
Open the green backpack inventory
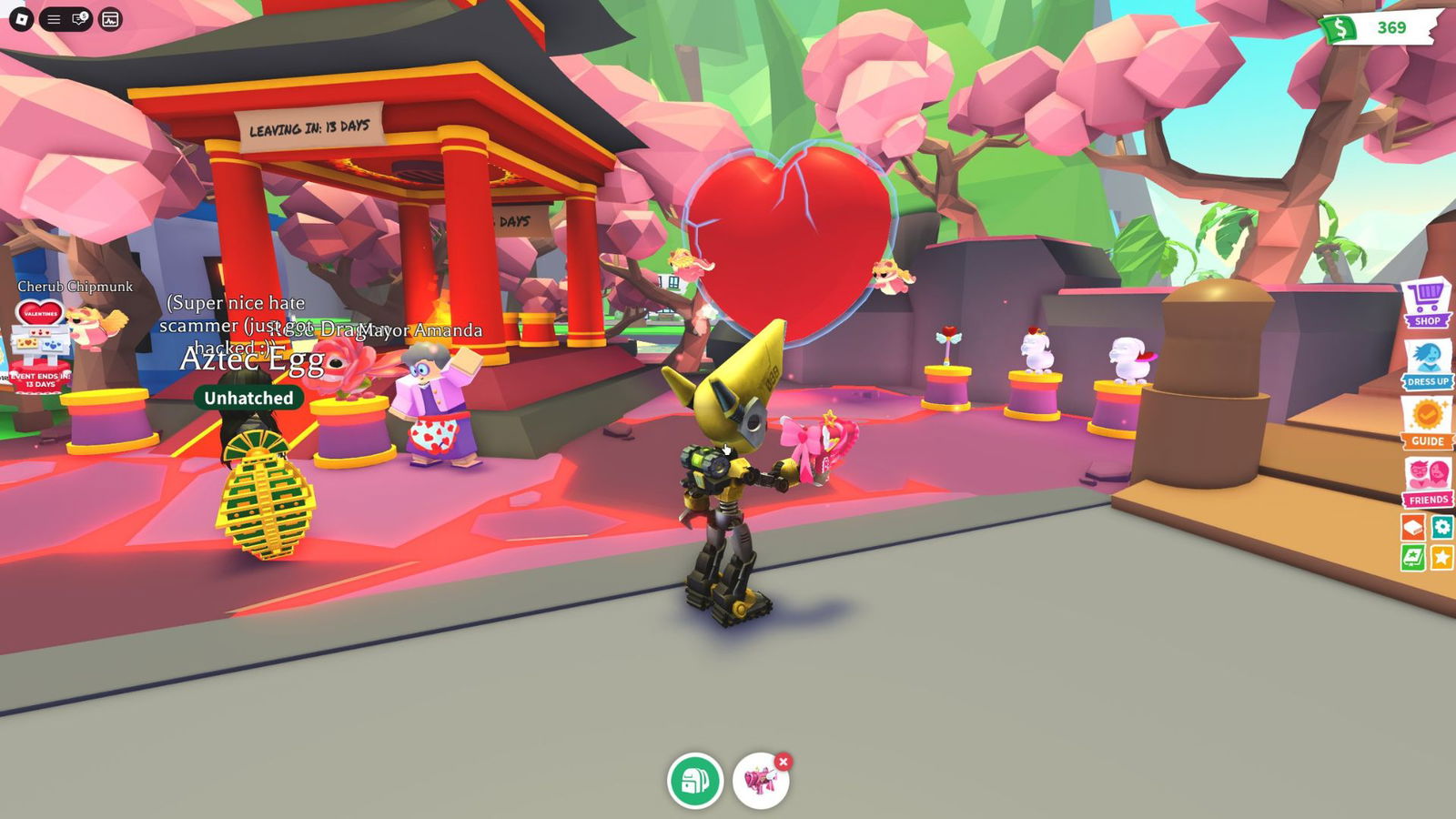click(x=695, y=781)
